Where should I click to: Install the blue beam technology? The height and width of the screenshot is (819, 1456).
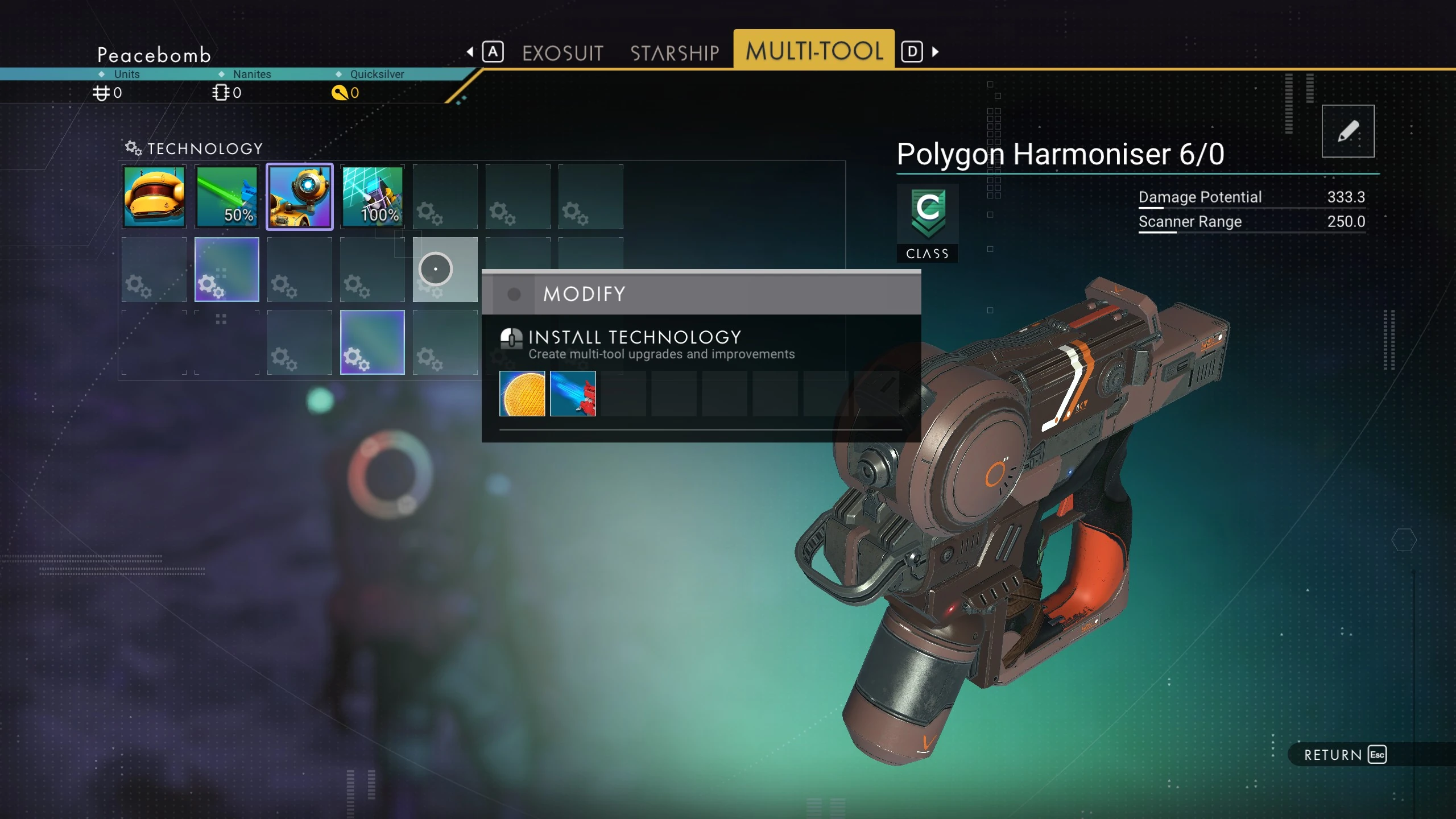pyautogui.click(x=573, y=394)
